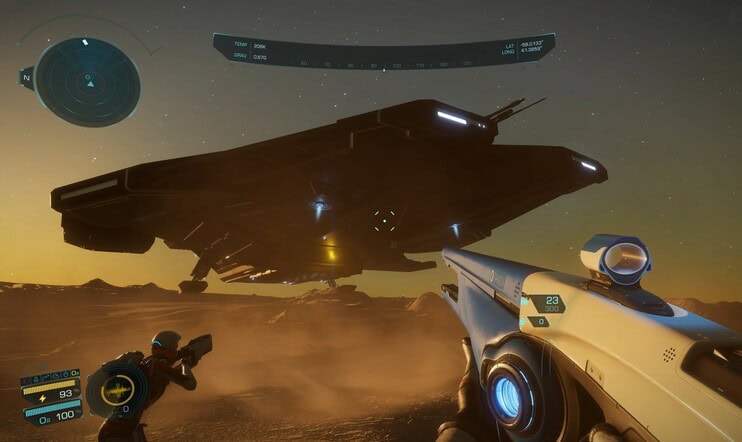
Task: Click the circular radar scanner
Action: pos(87,80)
